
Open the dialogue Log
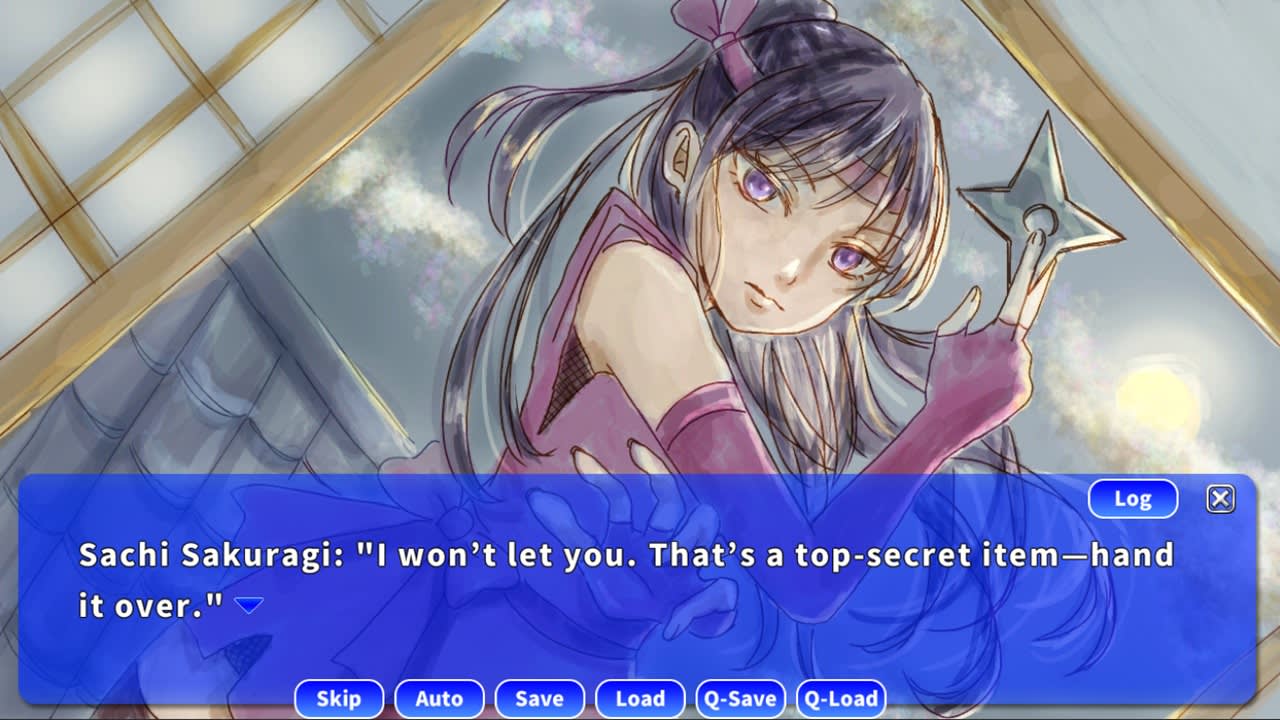click(1132, 499)
